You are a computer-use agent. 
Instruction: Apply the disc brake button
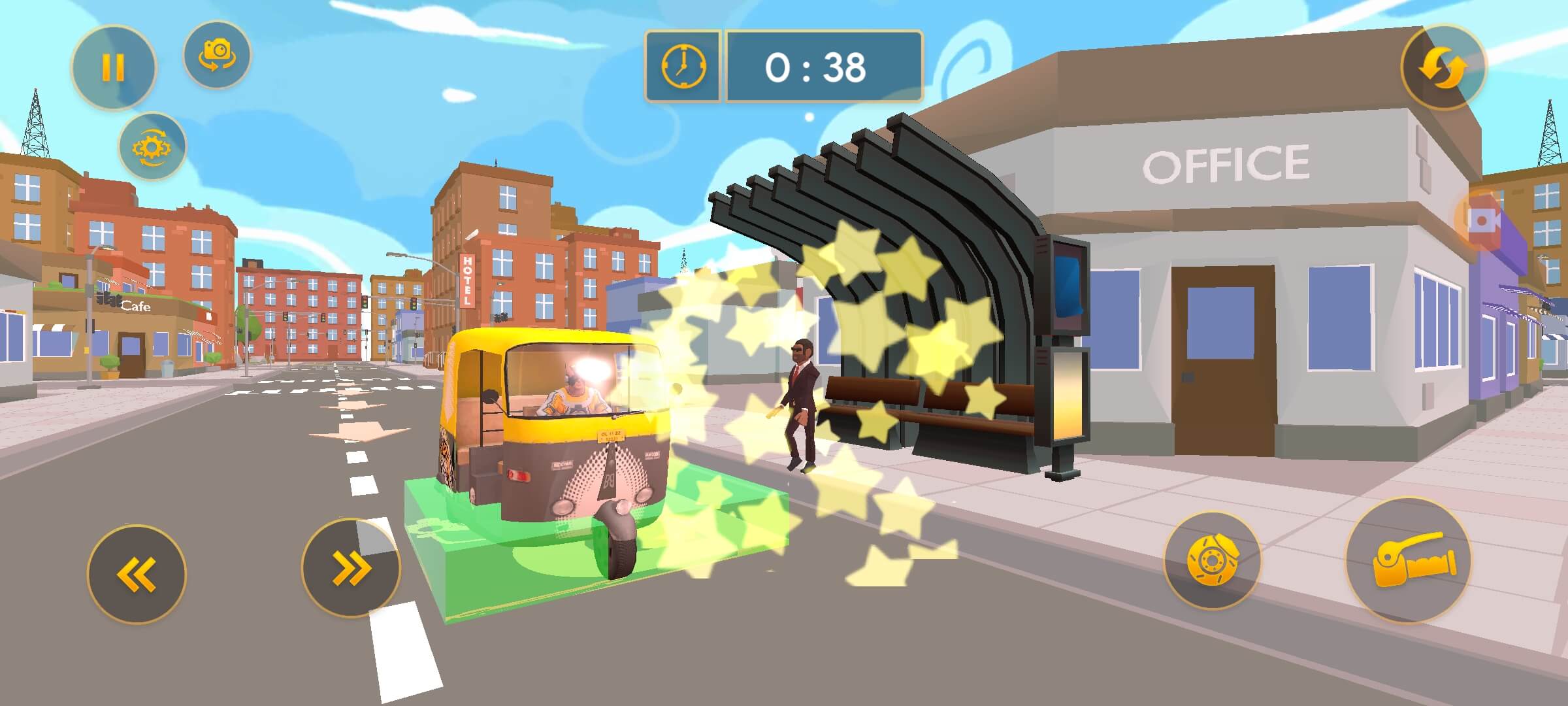[1212, 561]
